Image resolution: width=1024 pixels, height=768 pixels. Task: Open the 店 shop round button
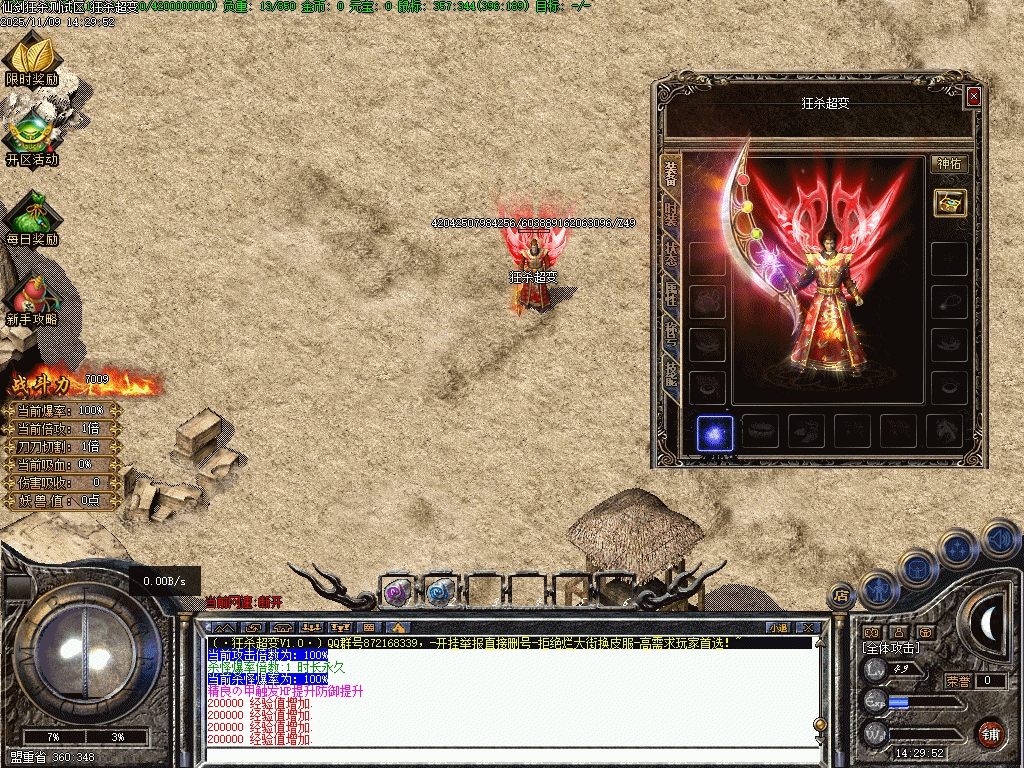click(842, 595)
